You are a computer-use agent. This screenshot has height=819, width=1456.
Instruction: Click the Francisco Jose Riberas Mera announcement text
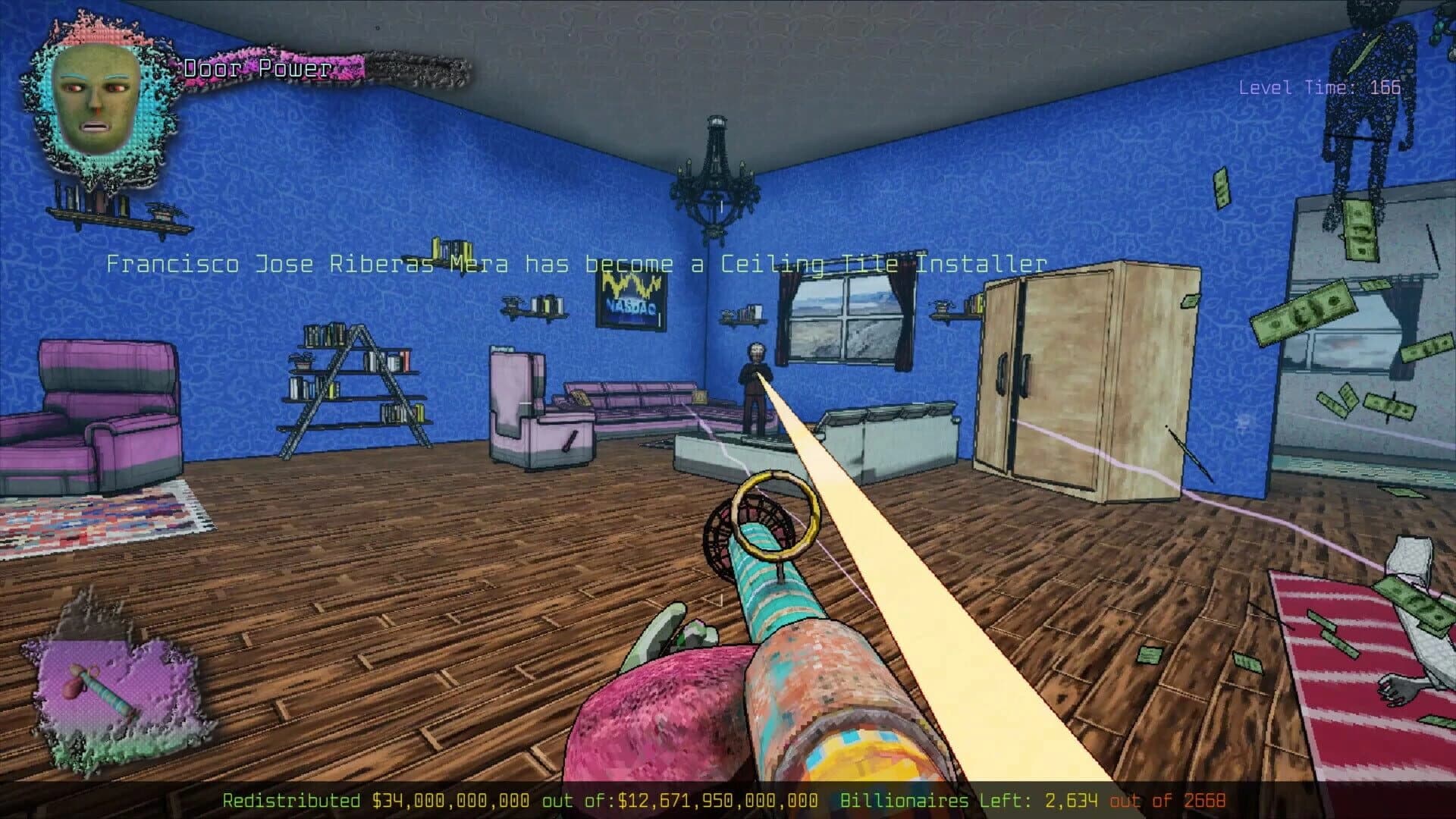[576, 264]
